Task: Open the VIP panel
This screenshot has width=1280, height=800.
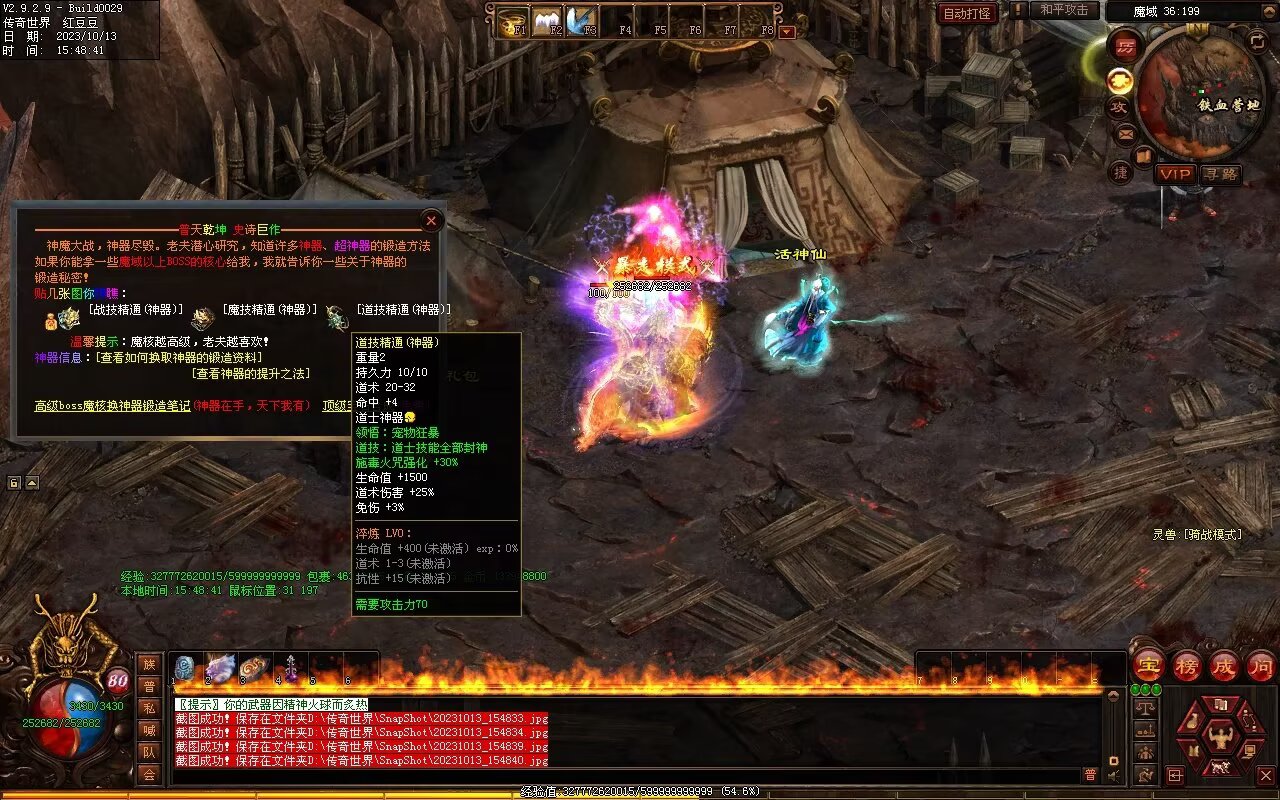Action: tap(1174, 174)
